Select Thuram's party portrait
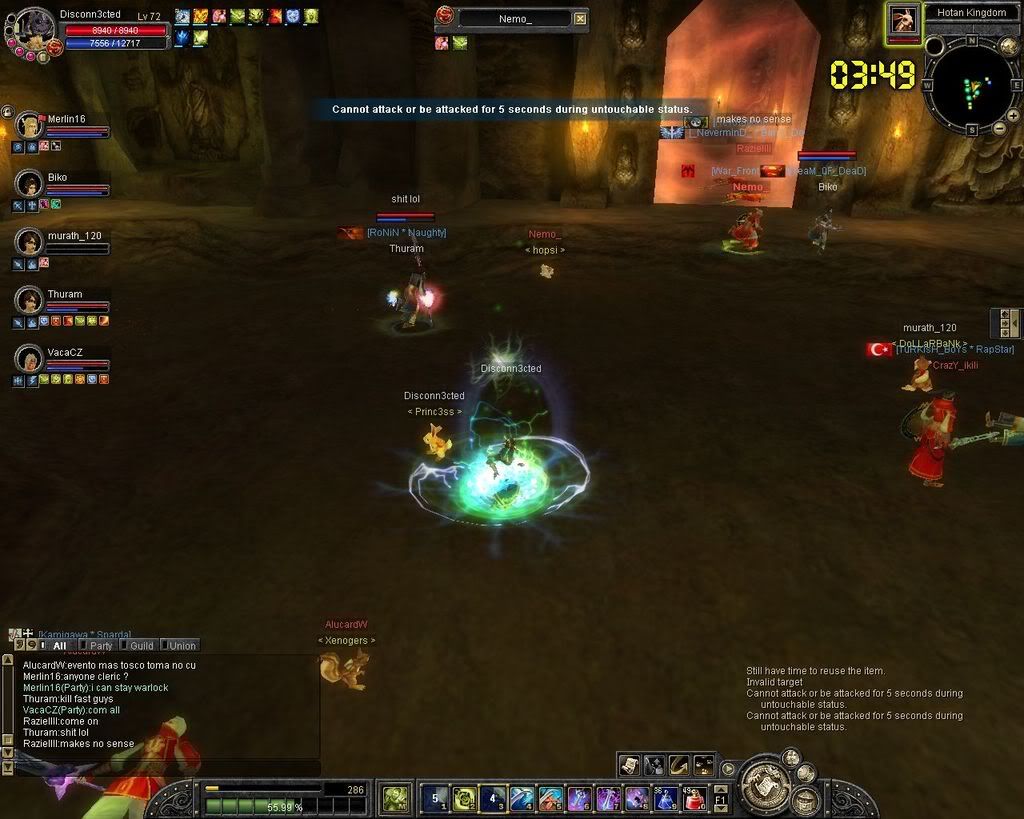 click(x=30, y=300)
